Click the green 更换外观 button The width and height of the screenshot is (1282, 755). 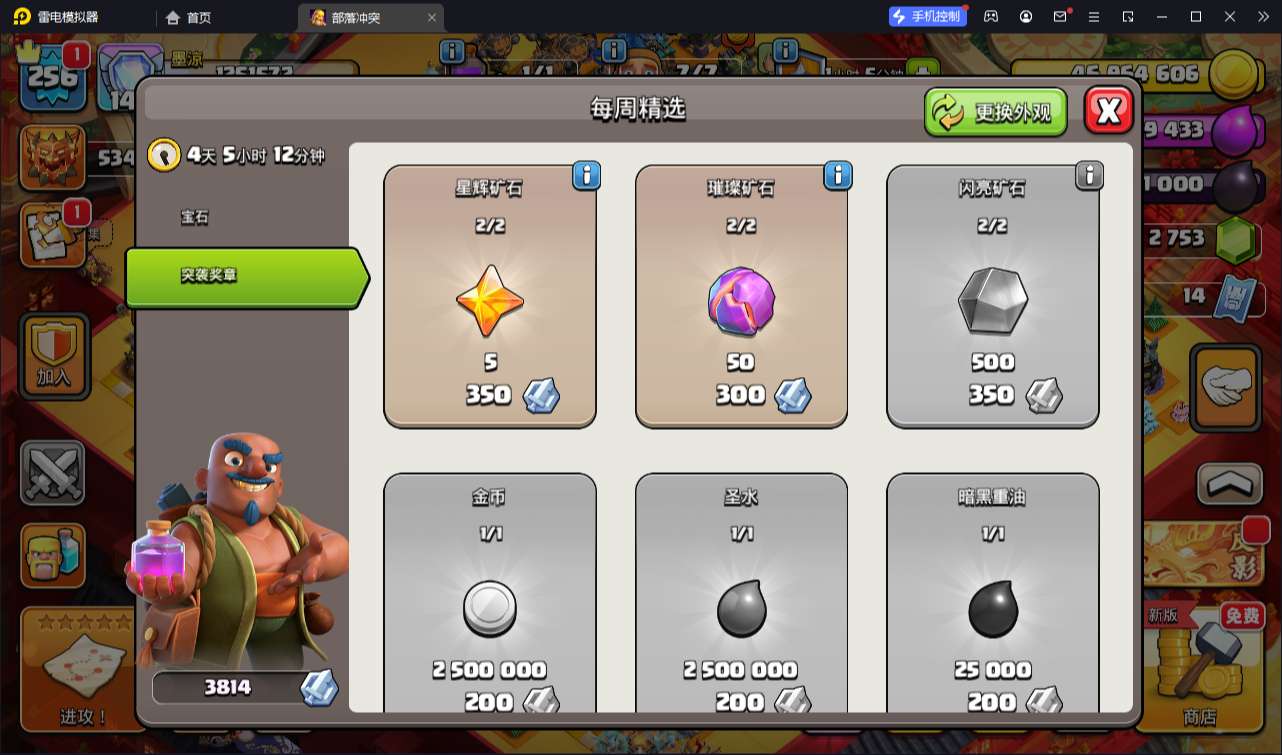(x=995, y=111)
